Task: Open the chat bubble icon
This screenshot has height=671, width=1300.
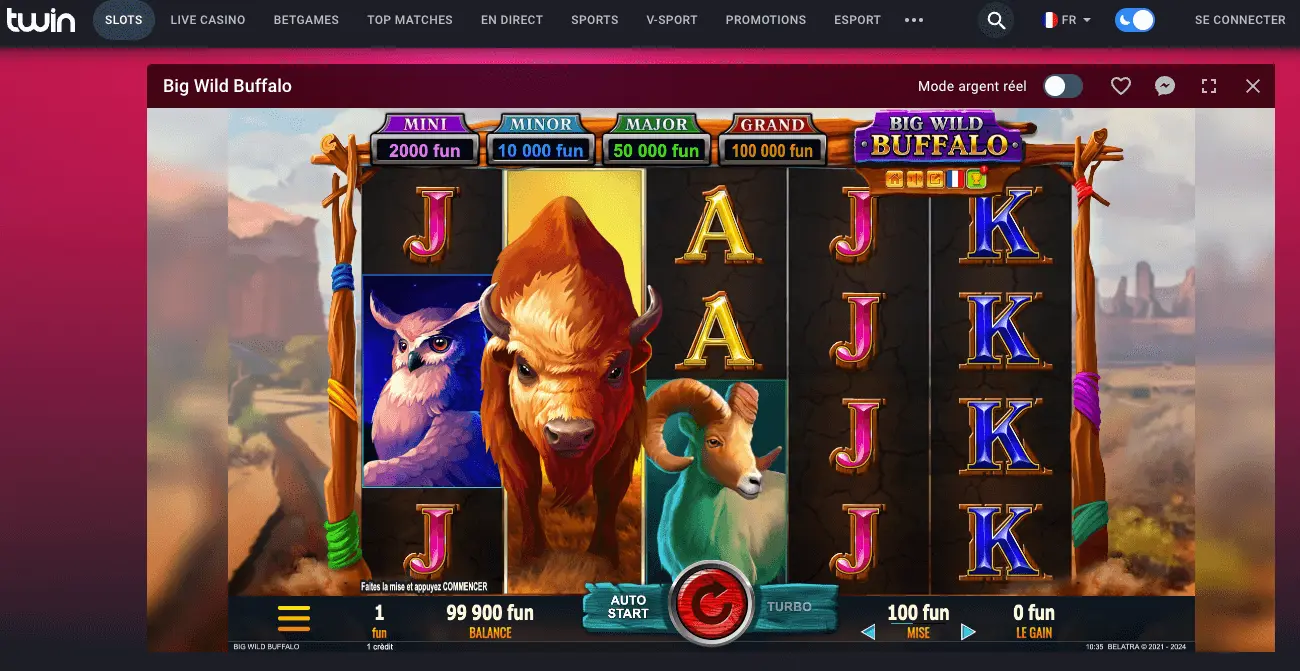Action: (x=1165, y=86)
